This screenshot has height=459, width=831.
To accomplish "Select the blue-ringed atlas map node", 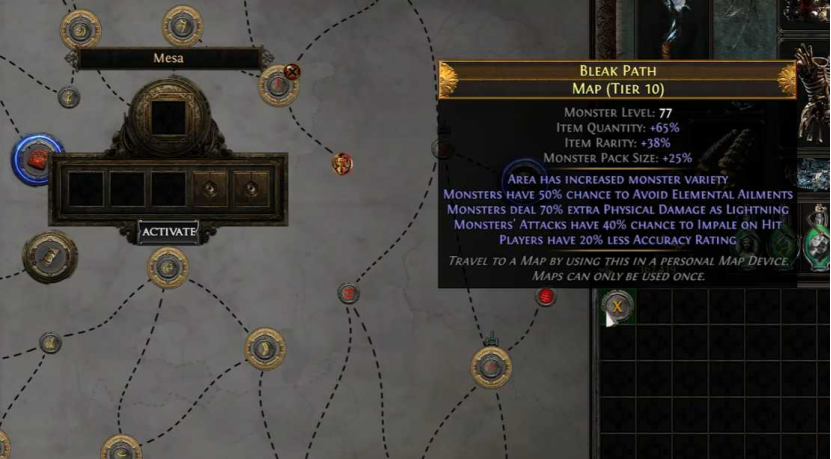I will pos(37,158).
